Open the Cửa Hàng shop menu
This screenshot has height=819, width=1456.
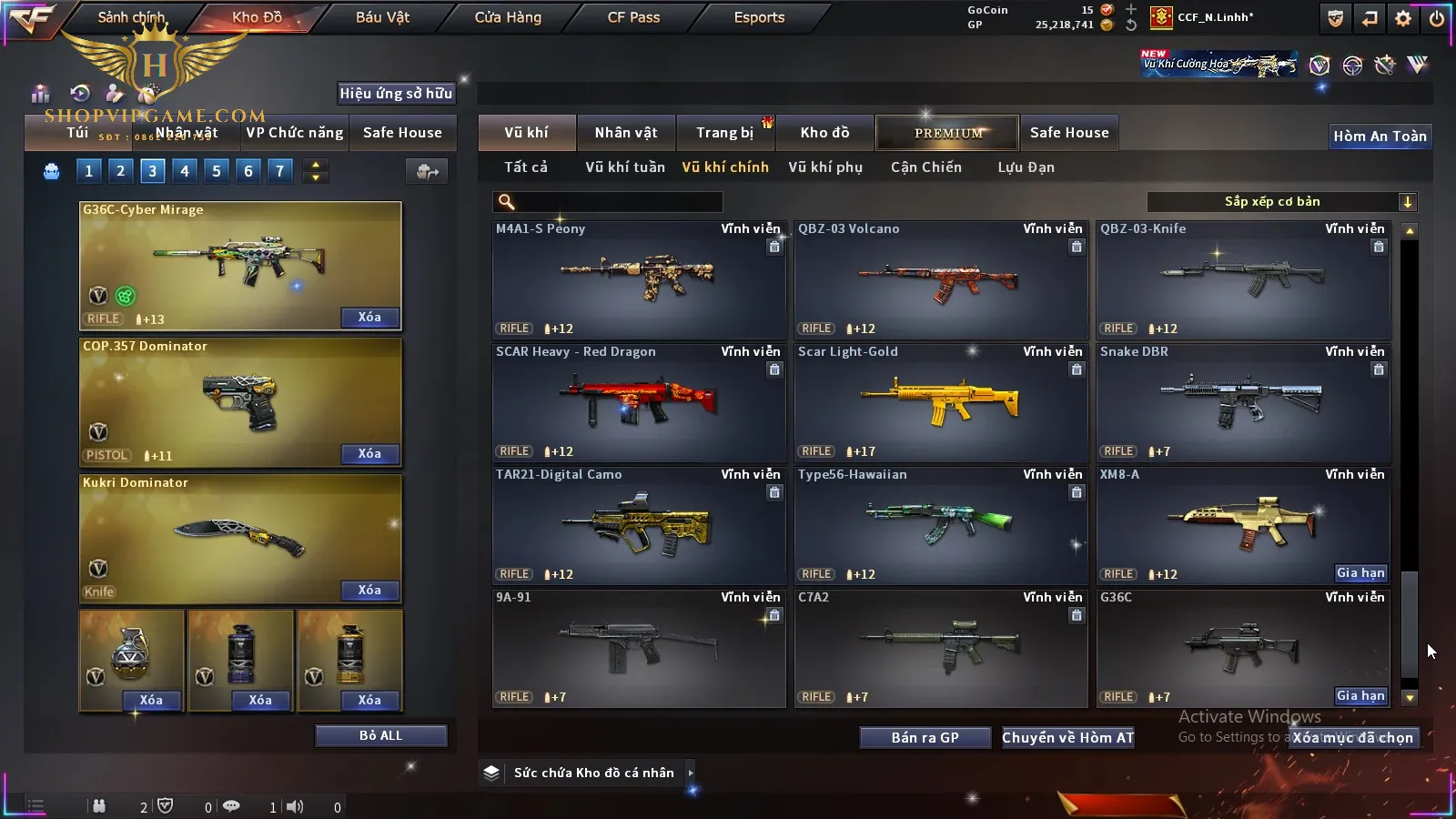pos(508,17)
